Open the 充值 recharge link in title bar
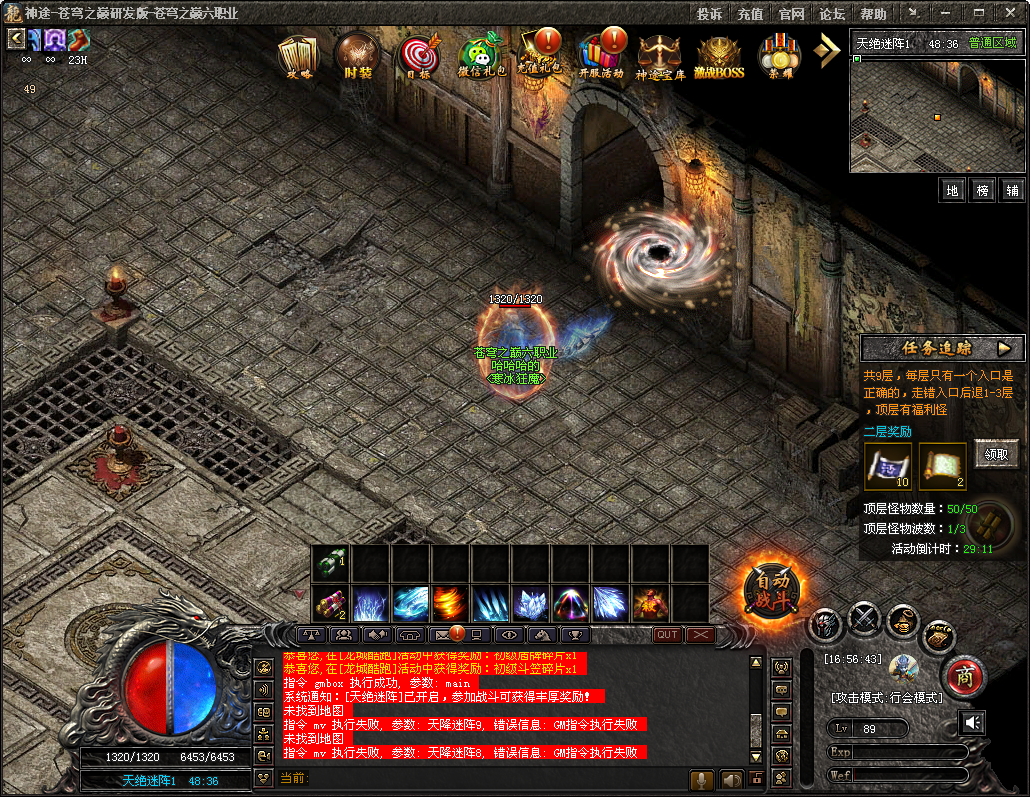 tap(750, 14)
